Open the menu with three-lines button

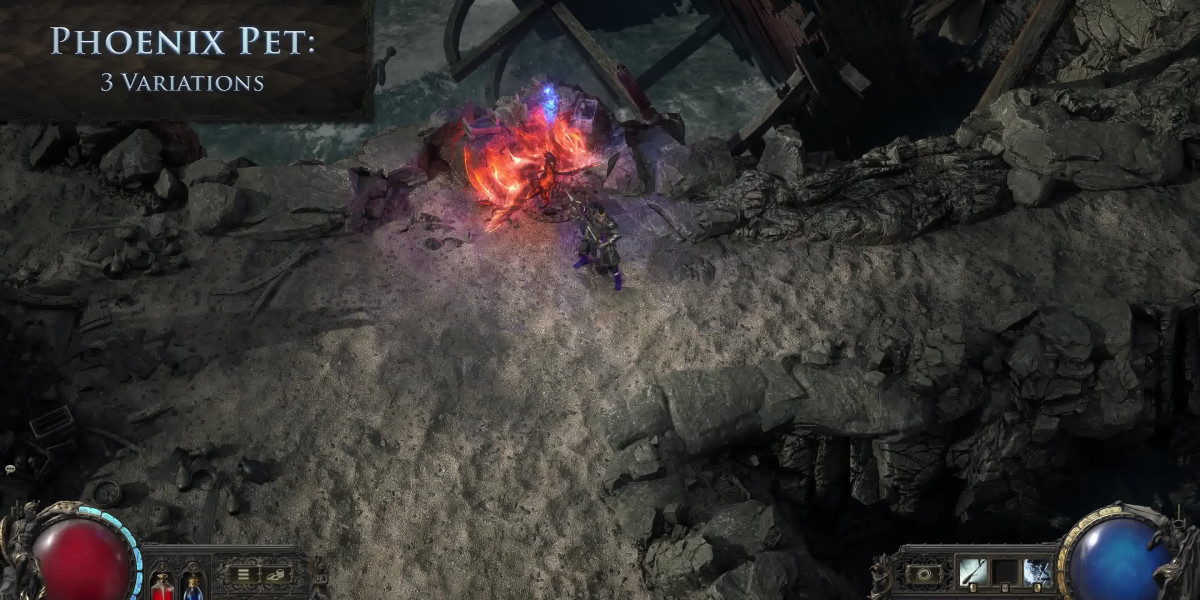pos(242,574)
